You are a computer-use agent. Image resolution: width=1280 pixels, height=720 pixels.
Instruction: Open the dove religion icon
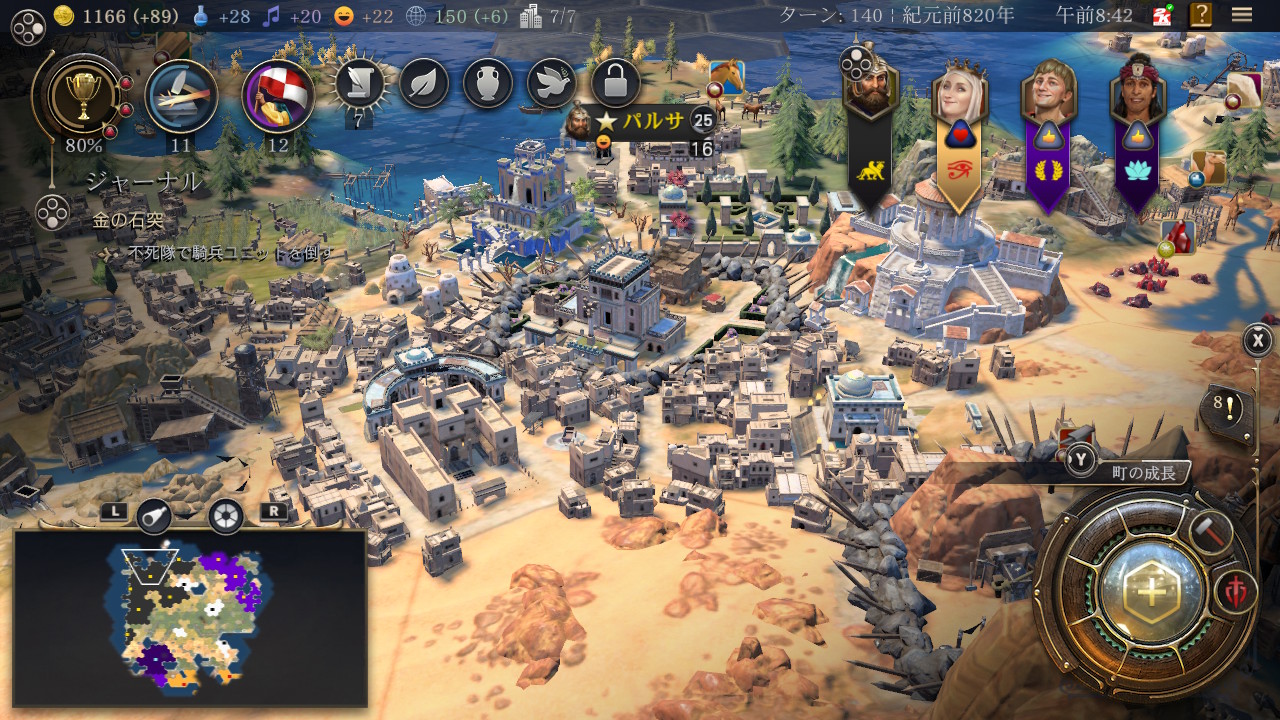coord(552,84)
